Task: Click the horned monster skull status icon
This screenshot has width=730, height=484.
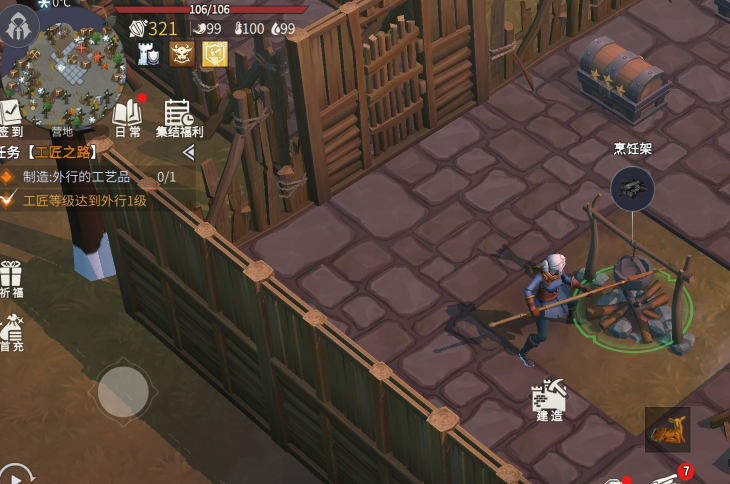Action: [x=182, y=54]
